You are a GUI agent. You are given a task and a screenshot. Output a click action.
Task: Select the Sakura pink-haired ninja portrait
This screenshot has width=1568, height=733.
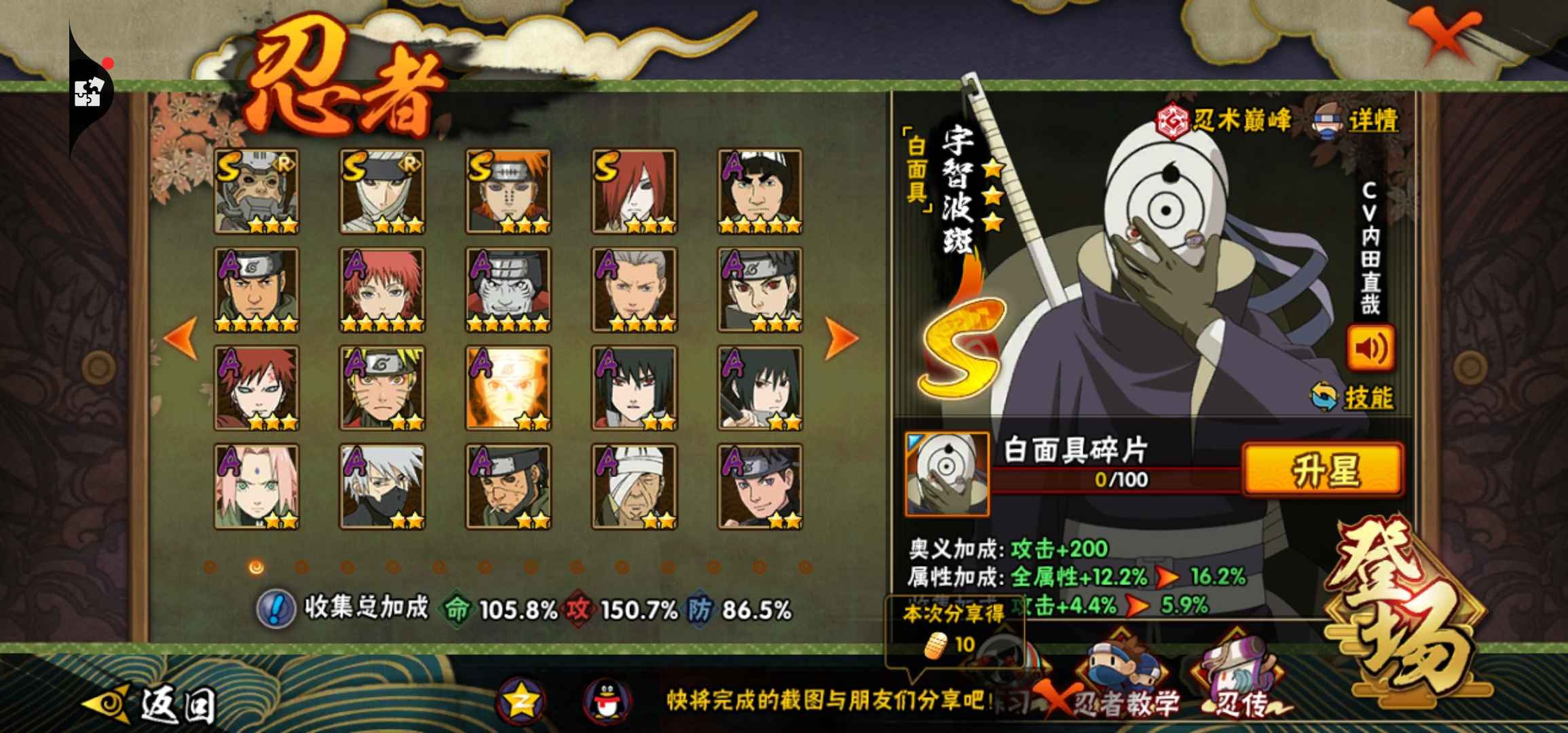tap(257, 487)
